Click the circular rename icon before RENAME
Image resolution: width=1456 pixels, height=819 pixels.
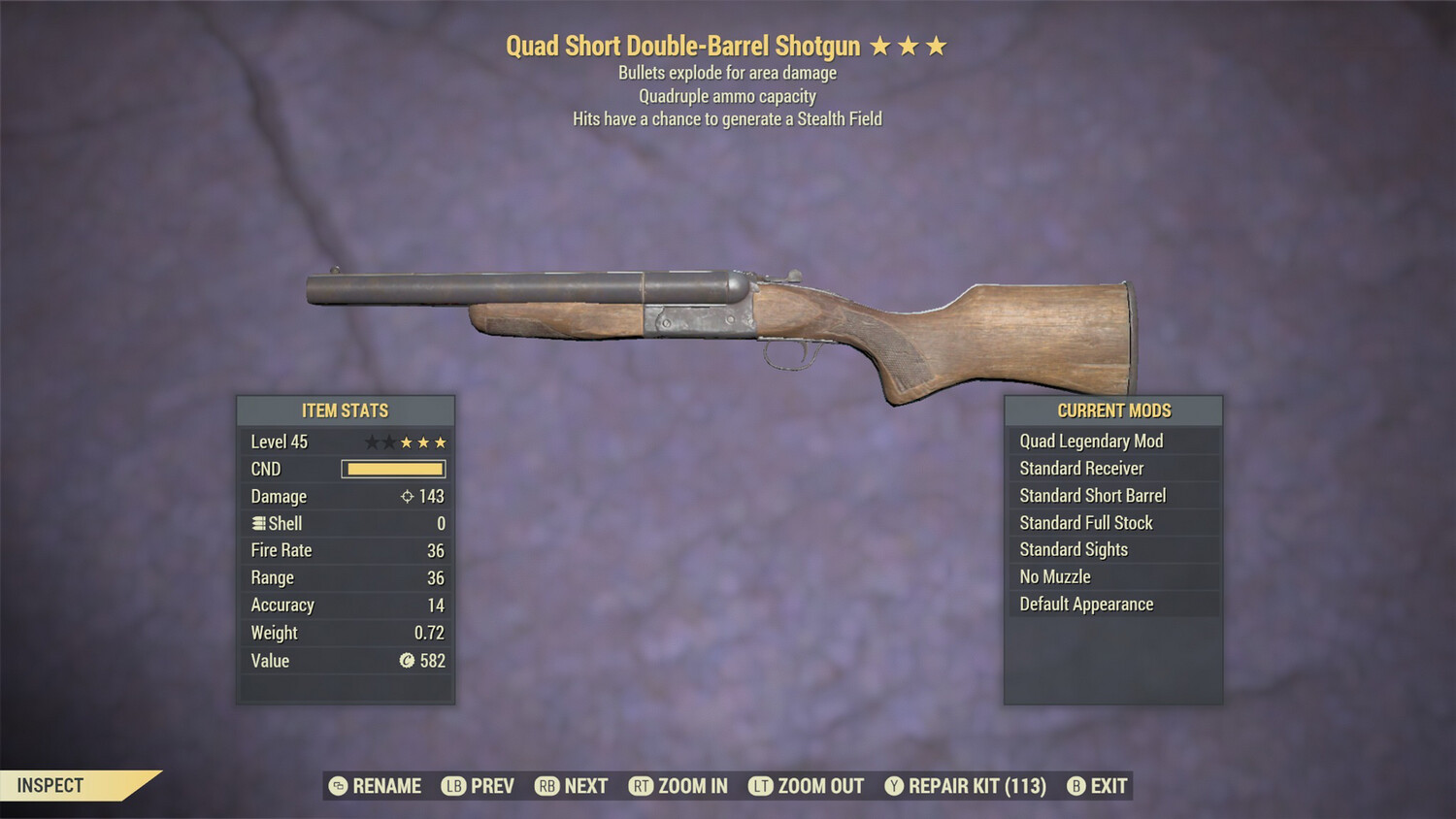click(337, 786)
